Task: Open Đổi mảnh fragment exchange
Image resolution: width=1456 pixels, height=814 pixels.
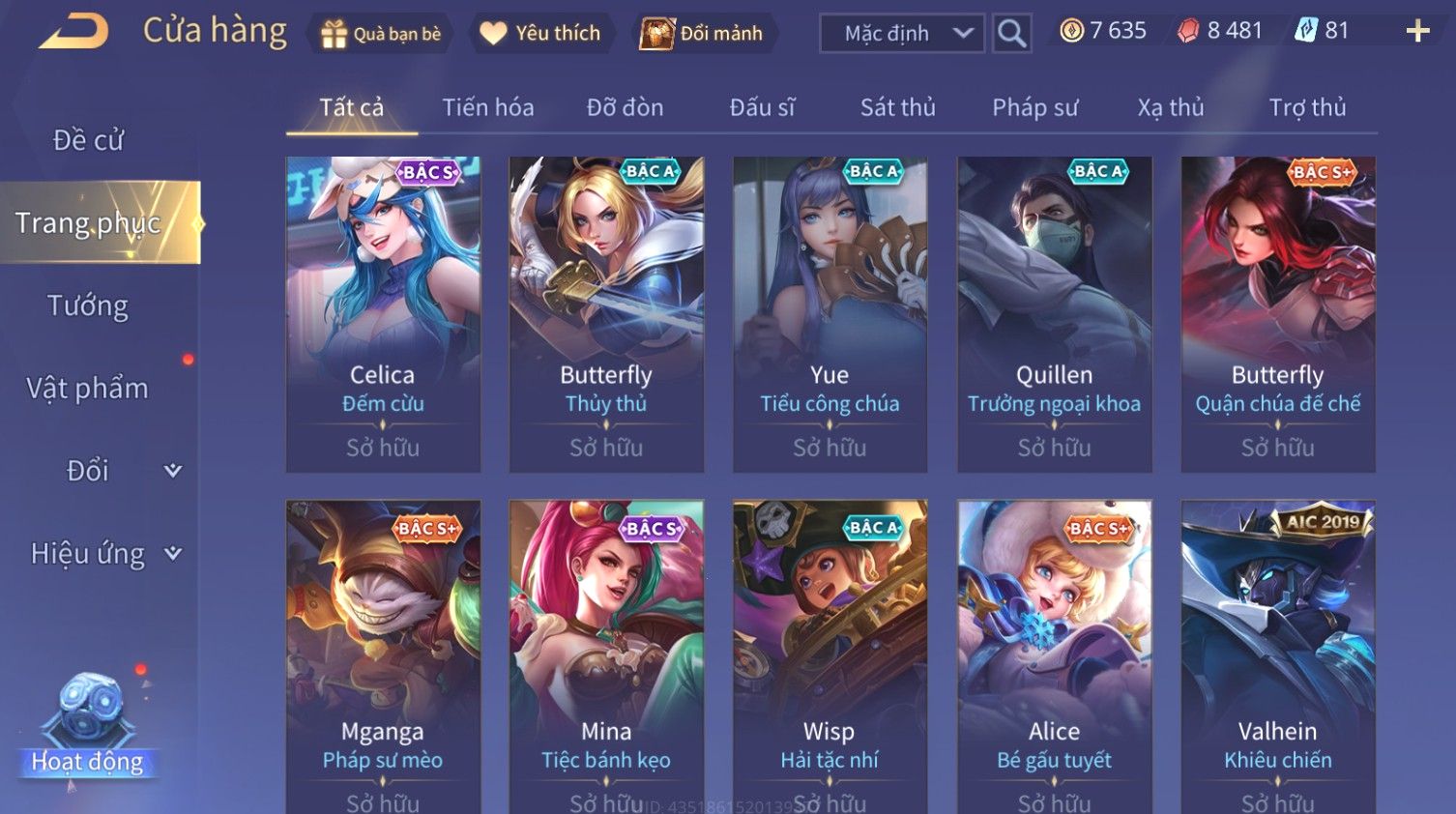Action: [x=703, y=34]
